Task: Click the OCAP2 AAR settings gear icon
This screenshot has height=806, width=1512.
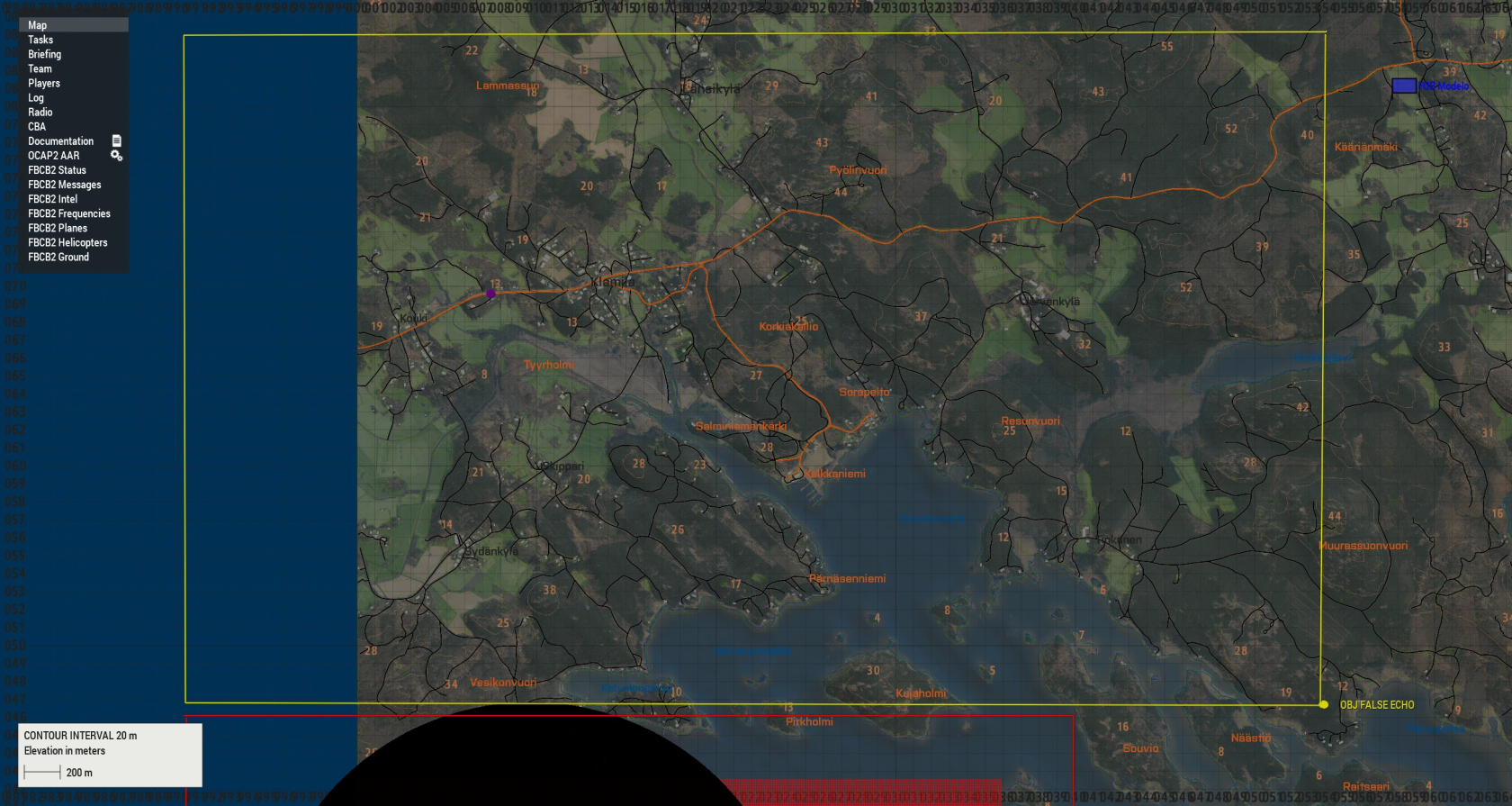Action: [115, 155]
